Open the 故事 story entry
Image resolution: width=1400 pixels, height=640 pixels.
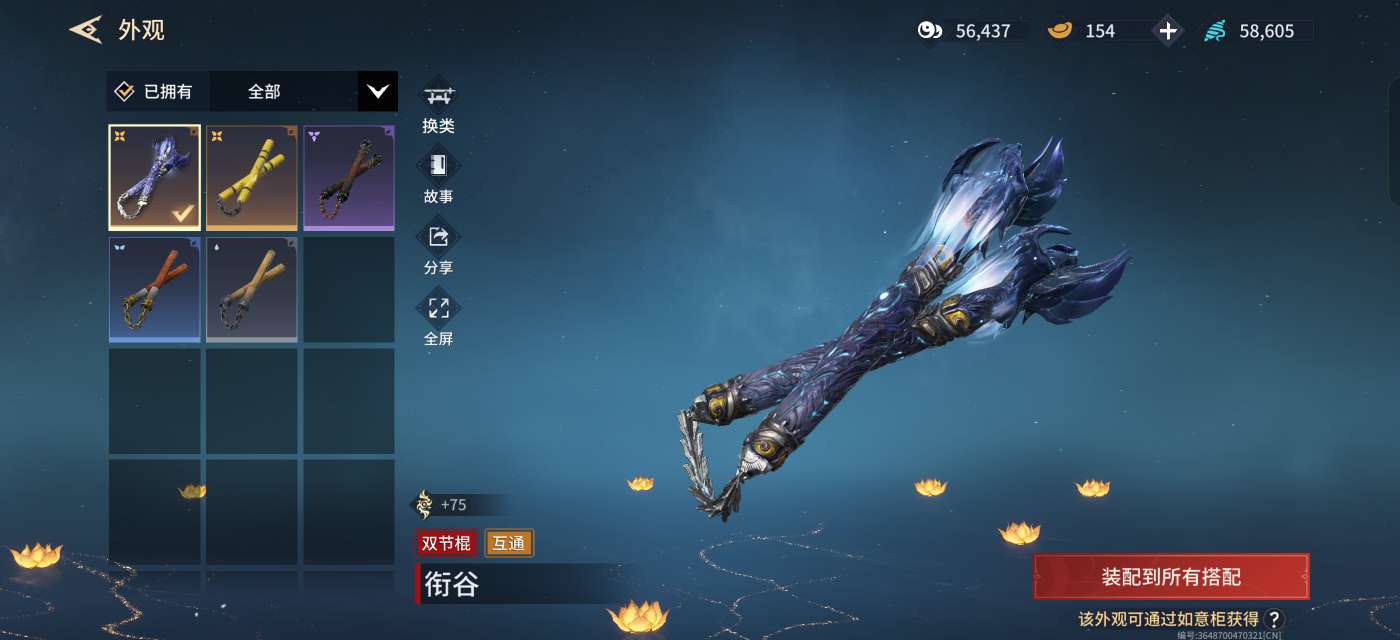coord(438,178)
